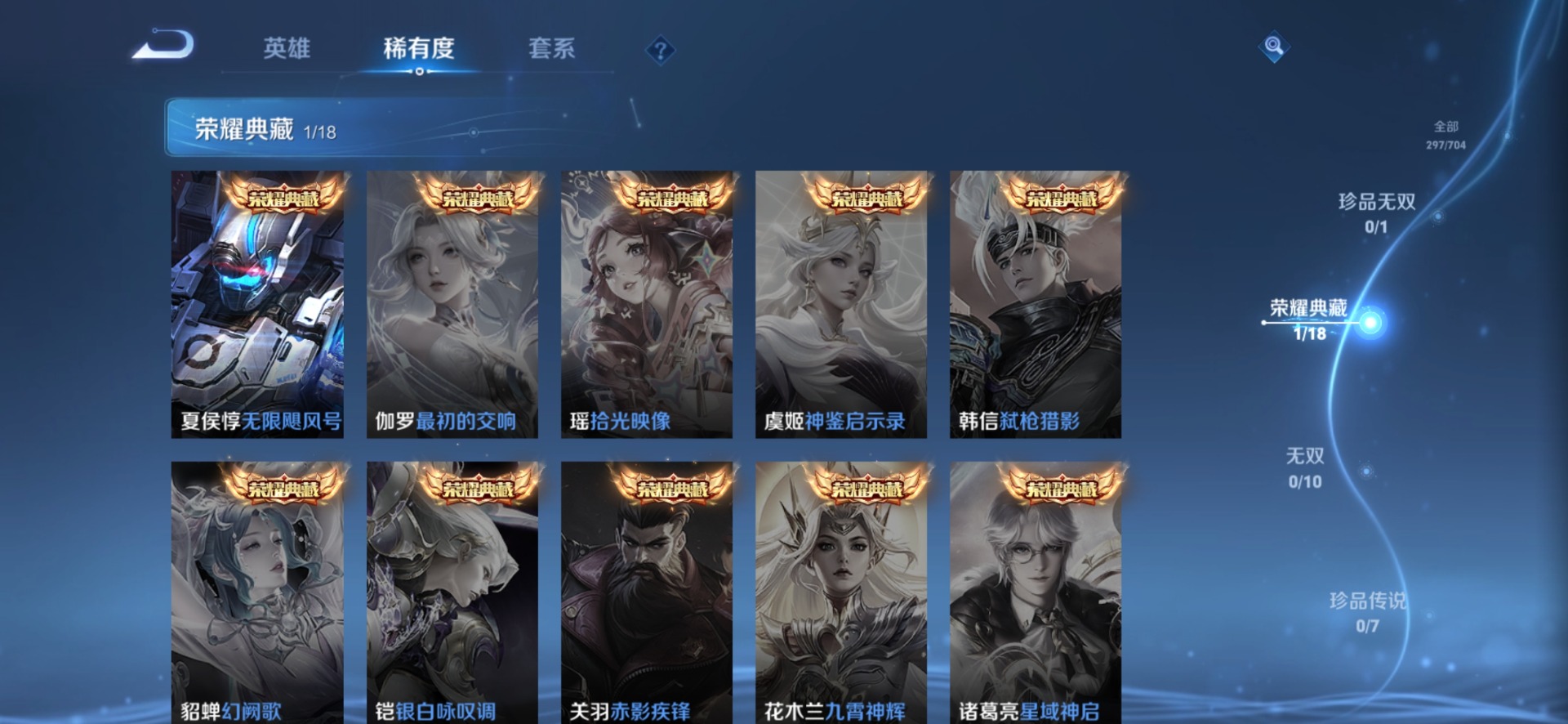1568x724 pixels.
Task: Select the 花木兰 九霄神辉 skin card
Action: tap(840, 592)
